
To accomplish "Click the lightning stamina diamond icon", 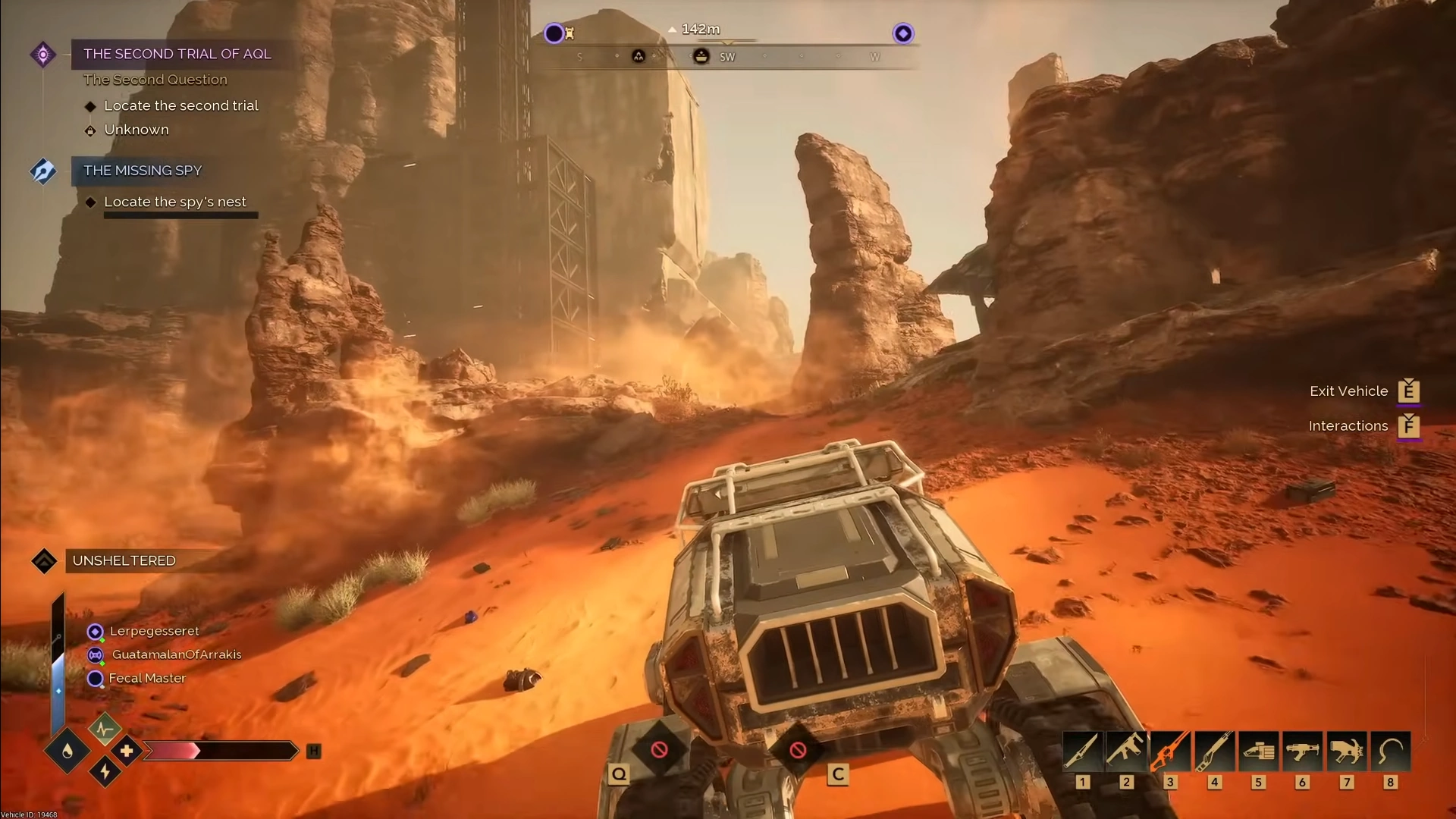I will (x=105, y=773).
